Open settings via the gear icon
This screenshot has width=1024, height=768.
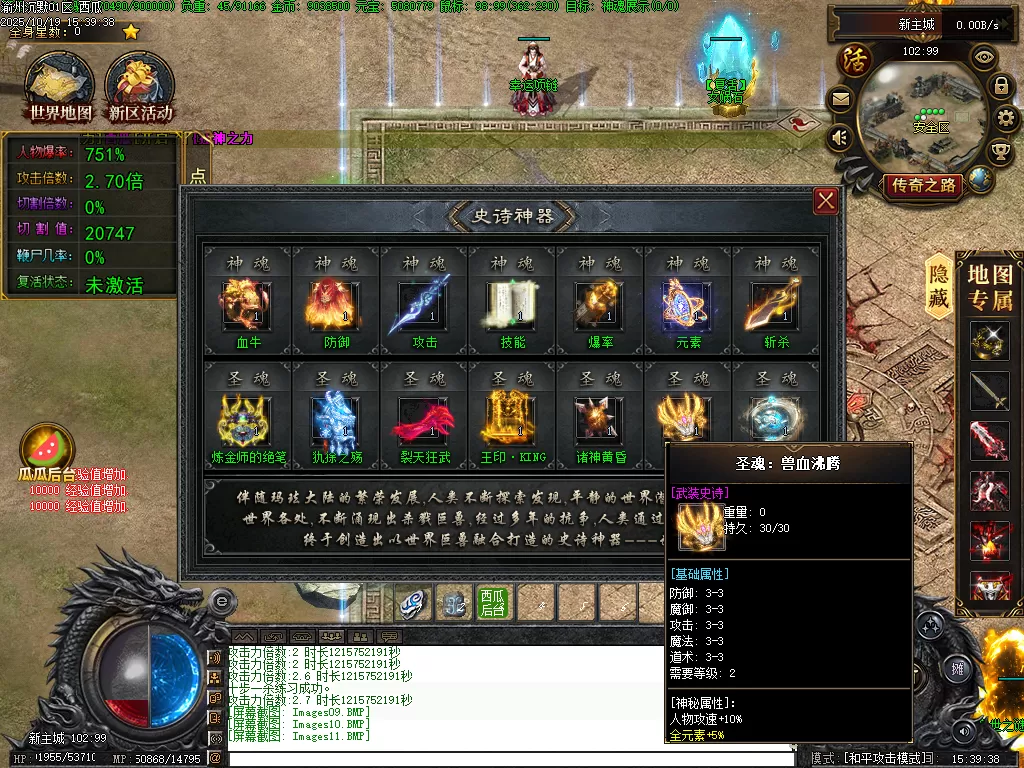(1007, 119)
